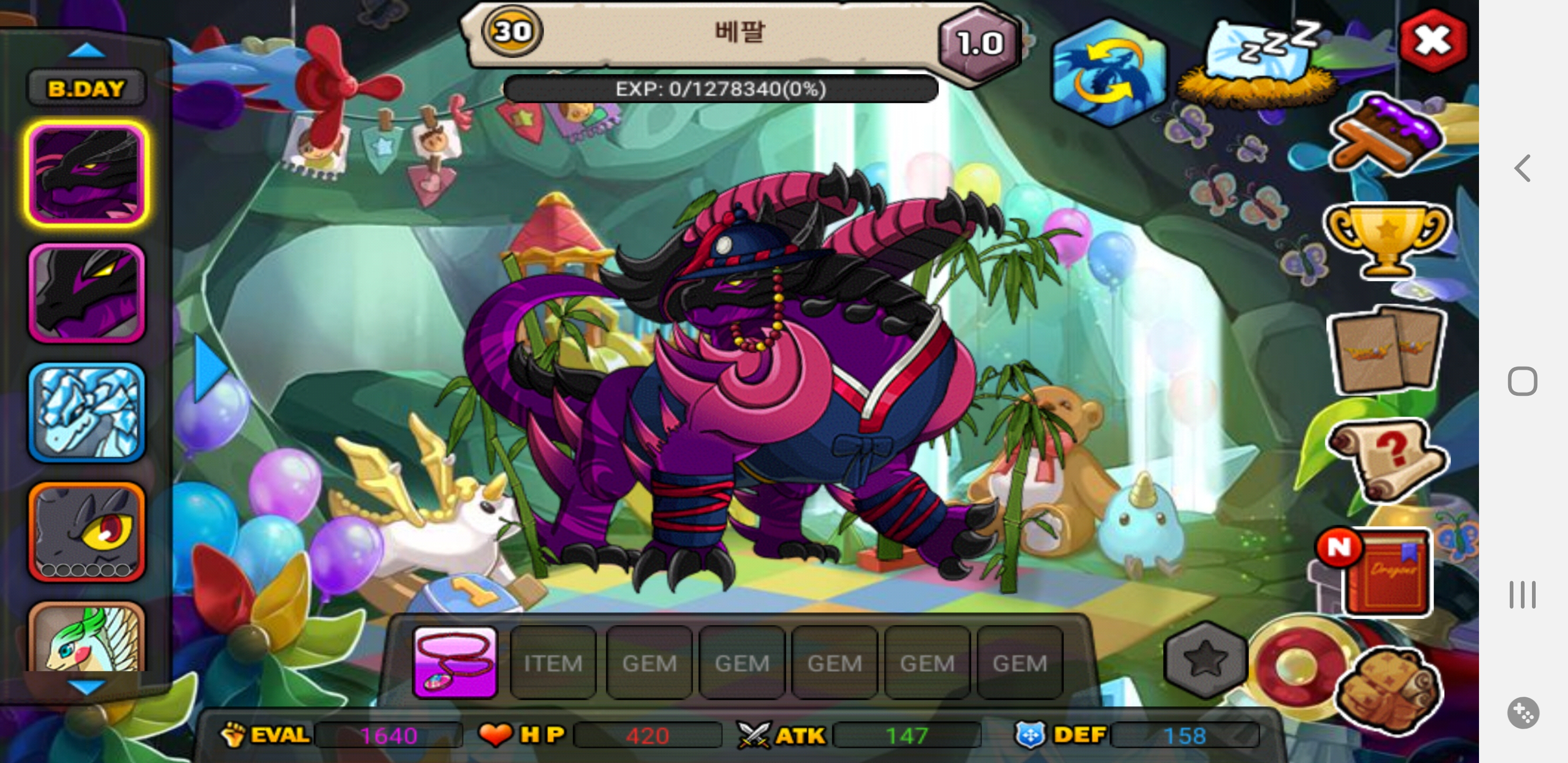
Task: Choose the ice crystal dragon portrait
Action: [x=87, y=412]
